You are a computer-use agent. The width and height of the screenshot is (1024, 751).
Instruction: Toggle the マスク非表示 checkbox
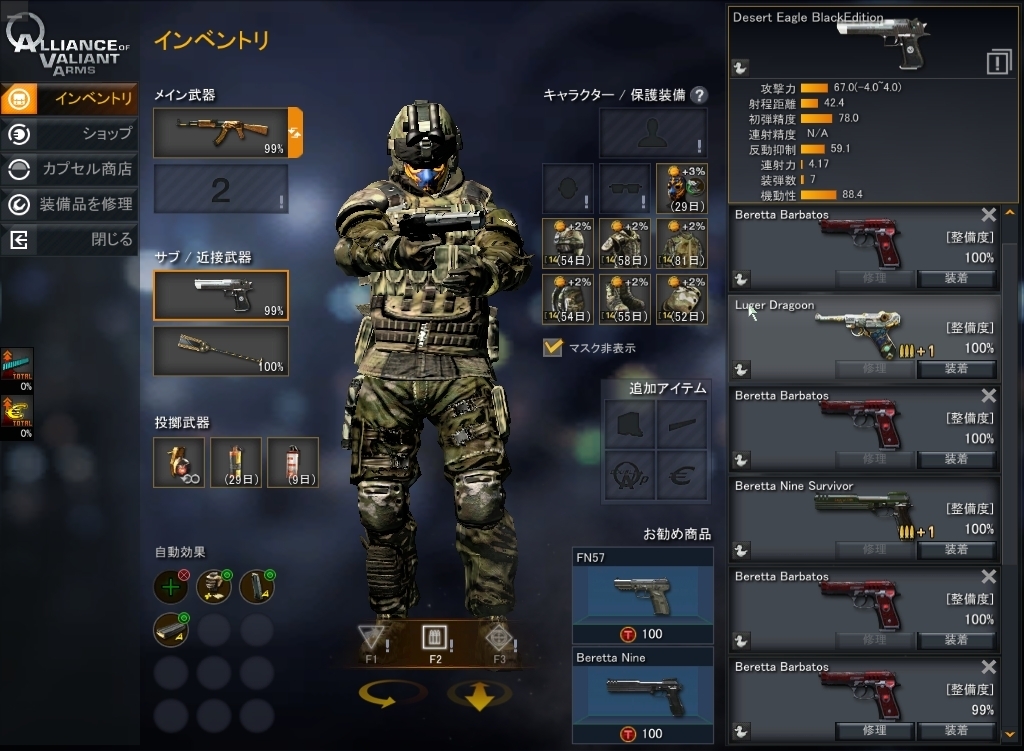tap(553, 348)
